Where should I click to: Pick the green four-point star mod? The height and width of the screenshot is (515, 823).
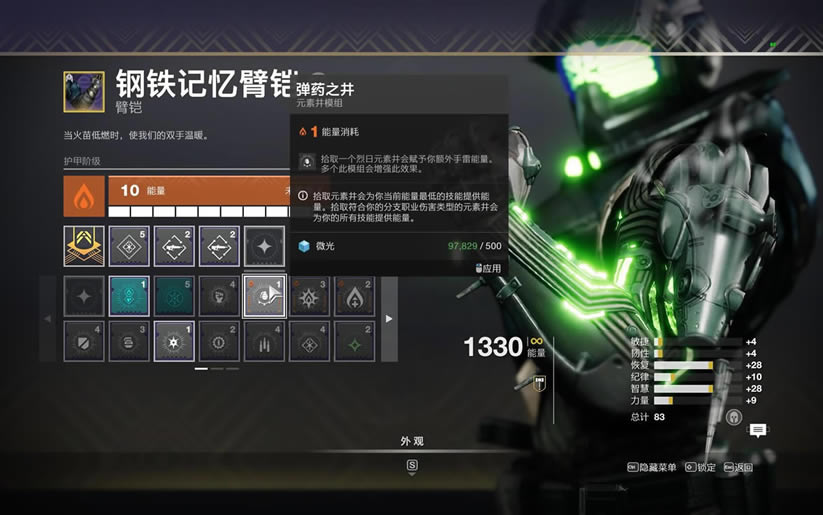click(x=355, y=340)
